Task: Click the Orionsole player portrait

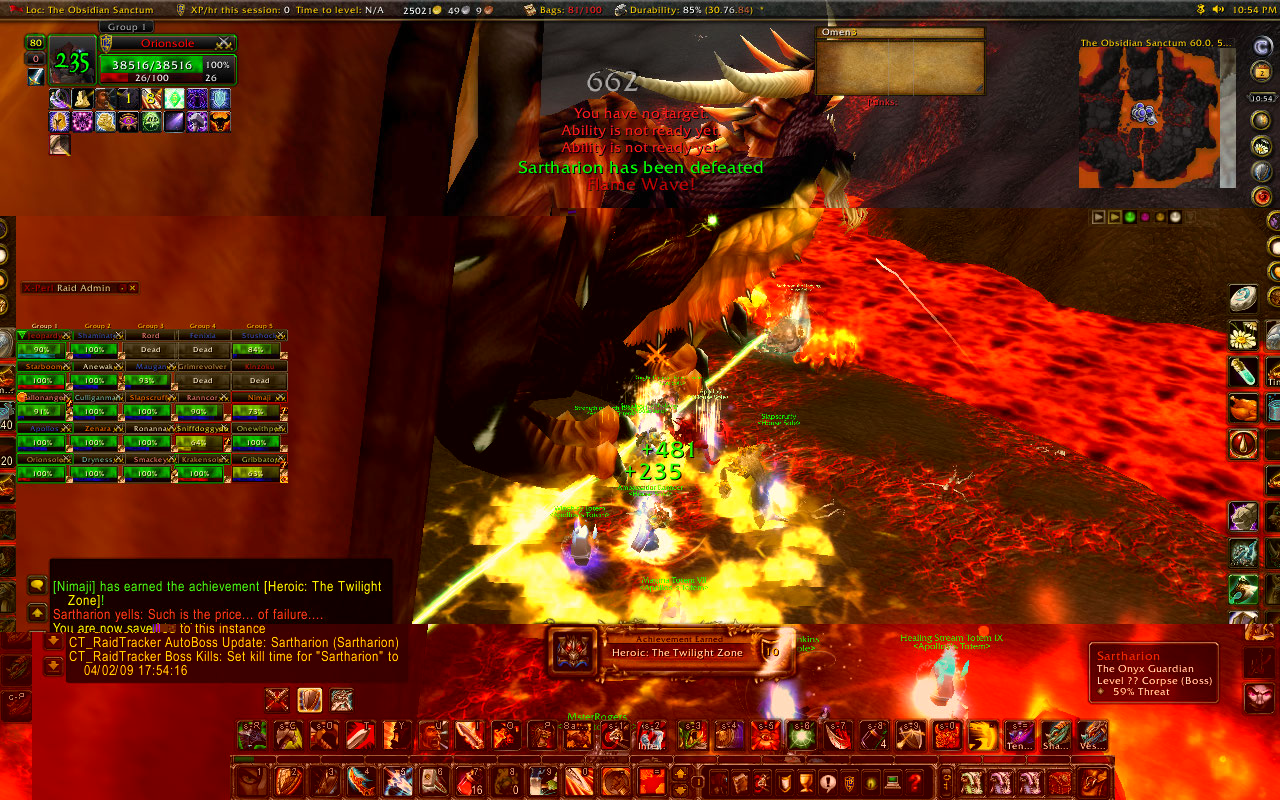Action: (72, 62)
